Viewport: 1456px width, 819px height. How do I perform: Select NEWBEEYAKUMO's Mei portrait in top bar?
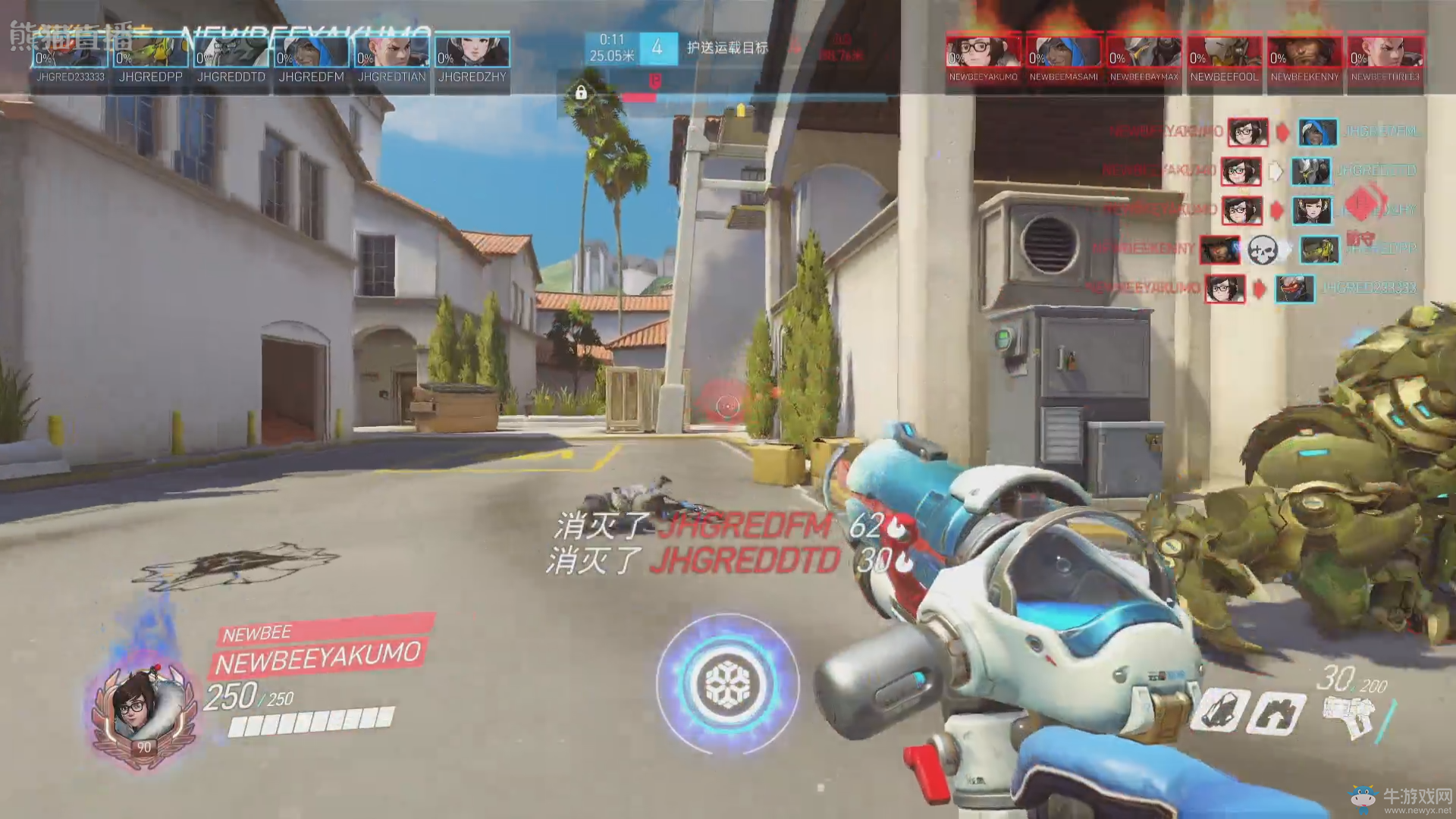[984, 52]
